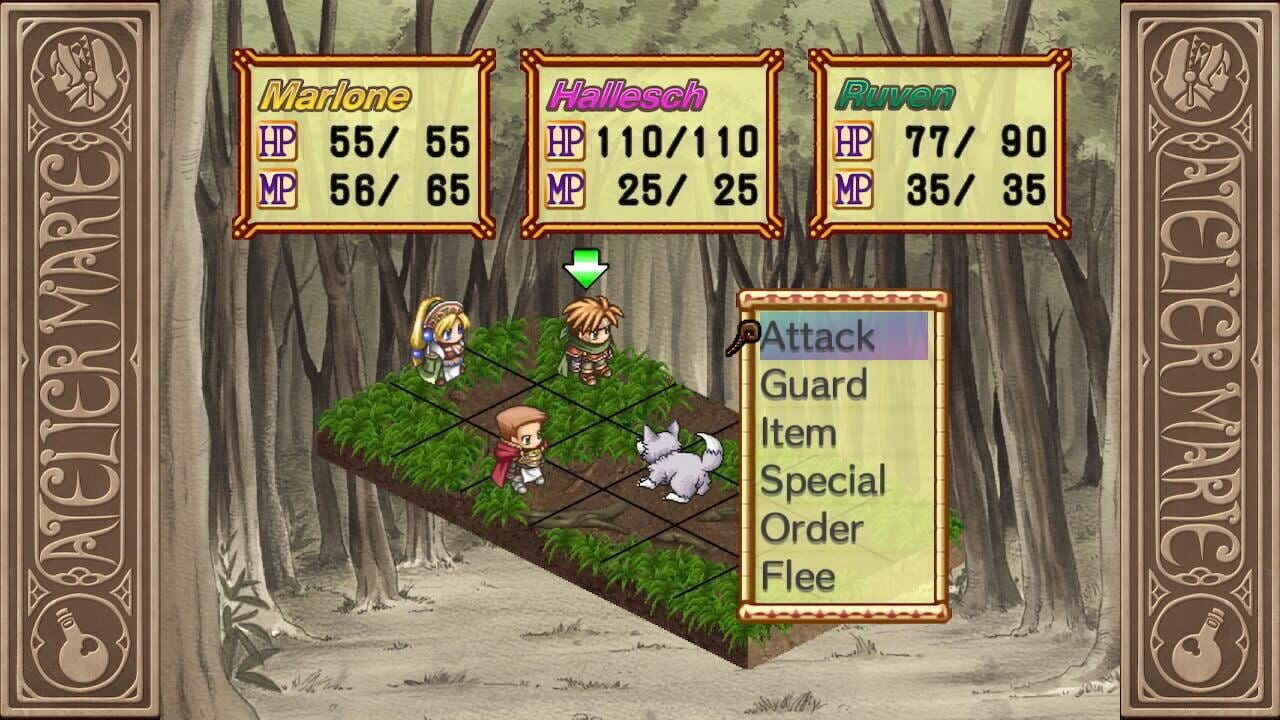Toggle Special abilities in the battle menu
This screenshot has width=1280, height=720.
point(822,481)
